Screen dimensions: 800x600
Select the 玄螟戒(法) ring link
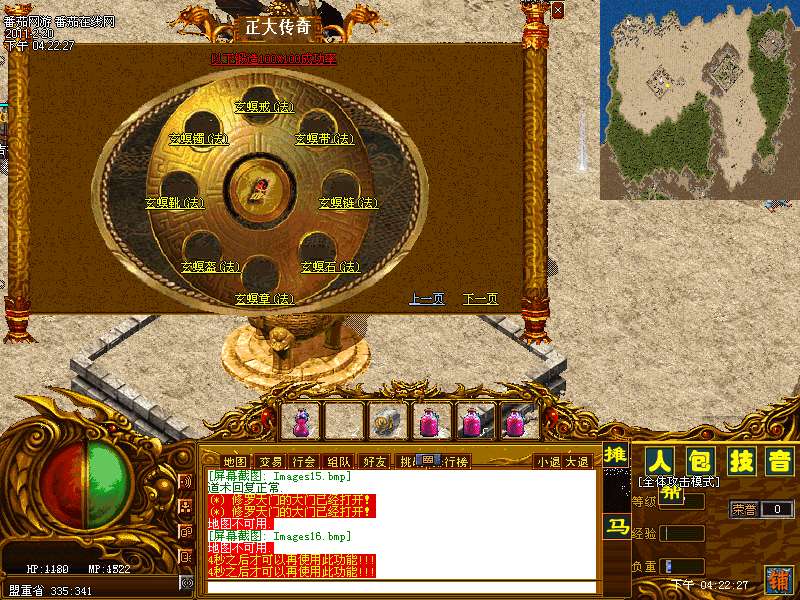pos(265,106)
